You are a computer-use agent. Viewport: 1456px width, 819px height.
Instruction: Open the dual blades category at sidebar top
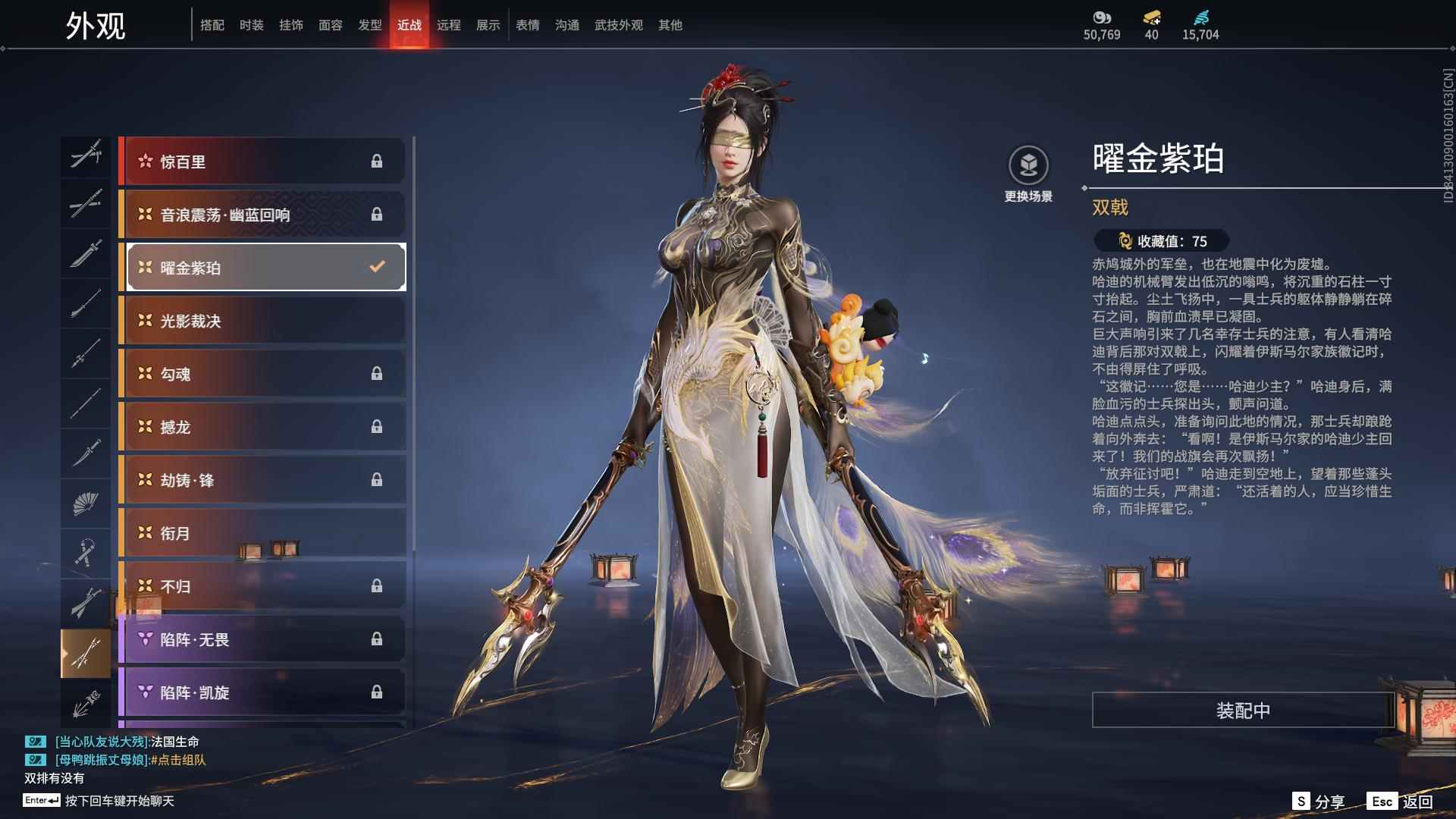(x=86, y=155)
